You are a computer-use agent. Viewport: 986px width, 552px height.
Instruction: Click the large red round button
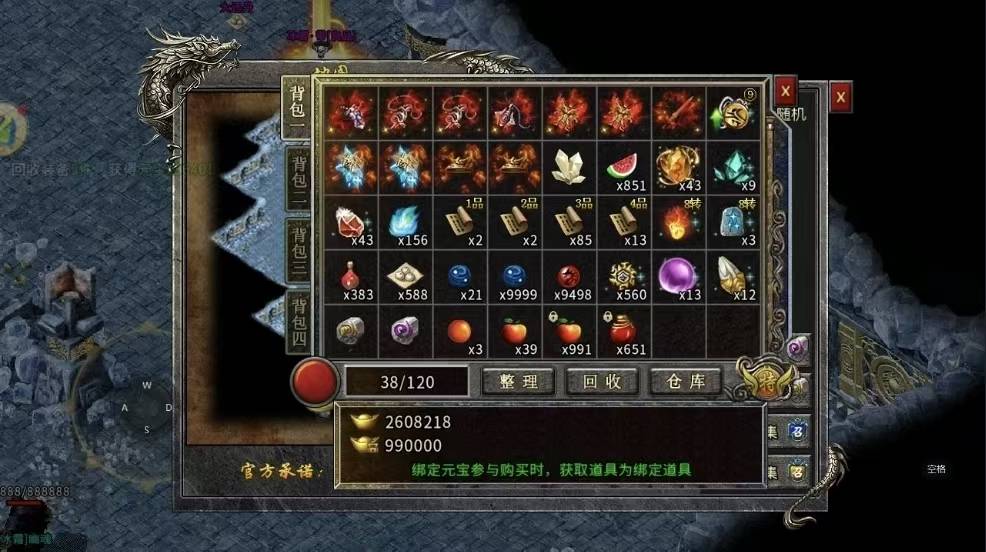point(314,381)
